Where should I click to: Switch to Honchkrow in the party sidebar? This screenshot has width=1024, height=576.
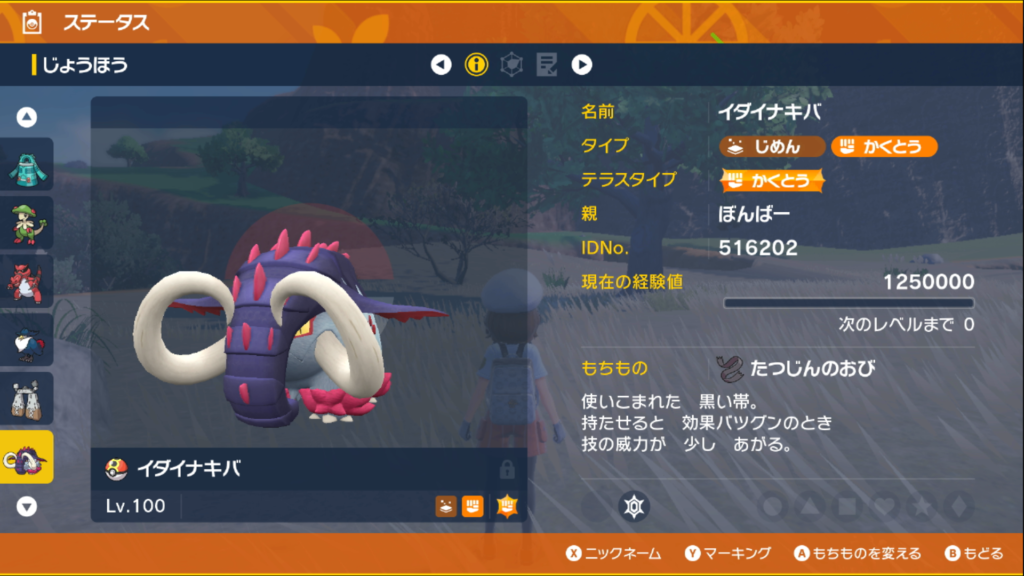[27, 340]
